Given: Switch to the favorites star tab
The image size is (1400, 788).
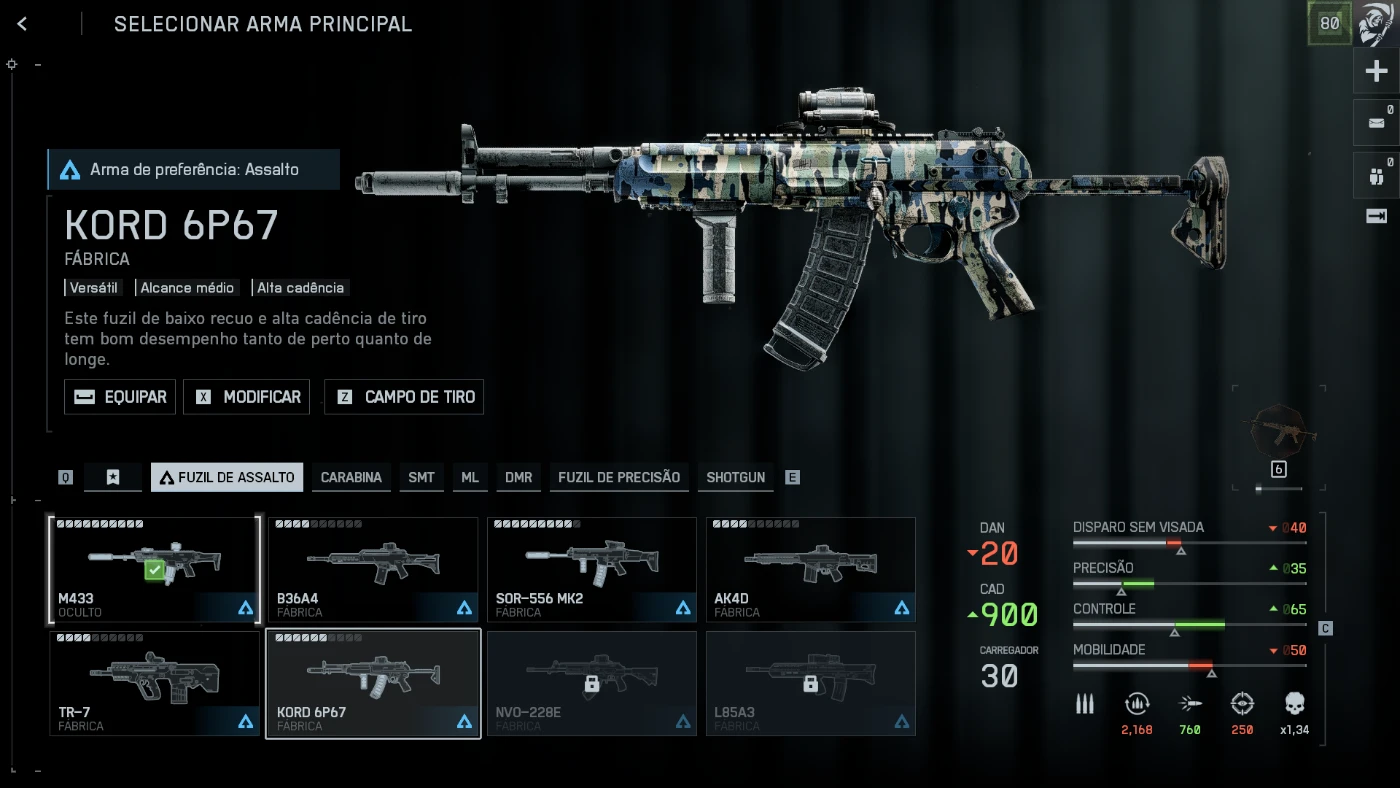Looking at the screenshot, I should [x=113, y=477].
